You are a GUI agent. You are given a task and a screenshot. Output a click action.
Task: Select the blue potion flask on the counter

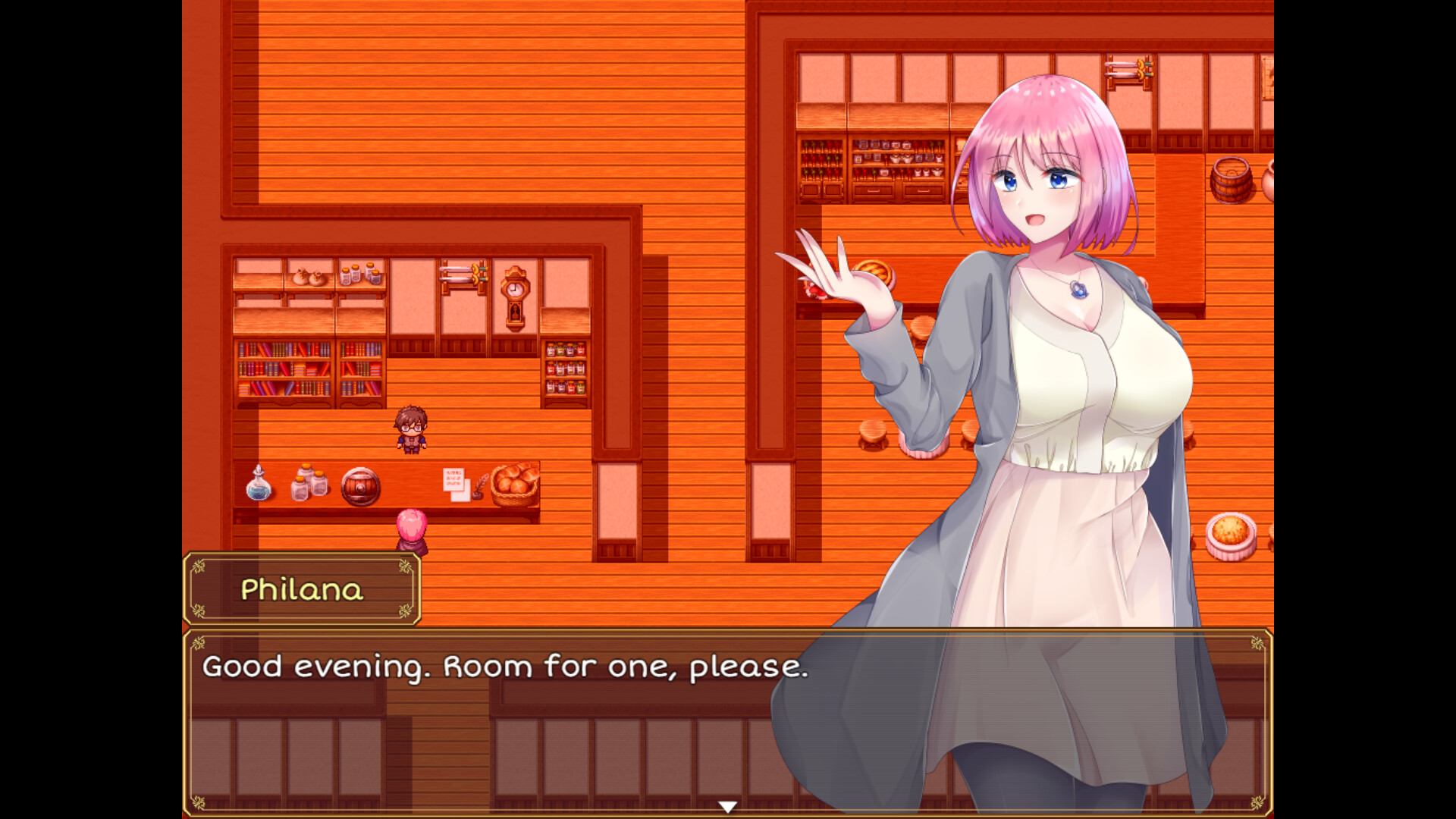tap(259, 489)
